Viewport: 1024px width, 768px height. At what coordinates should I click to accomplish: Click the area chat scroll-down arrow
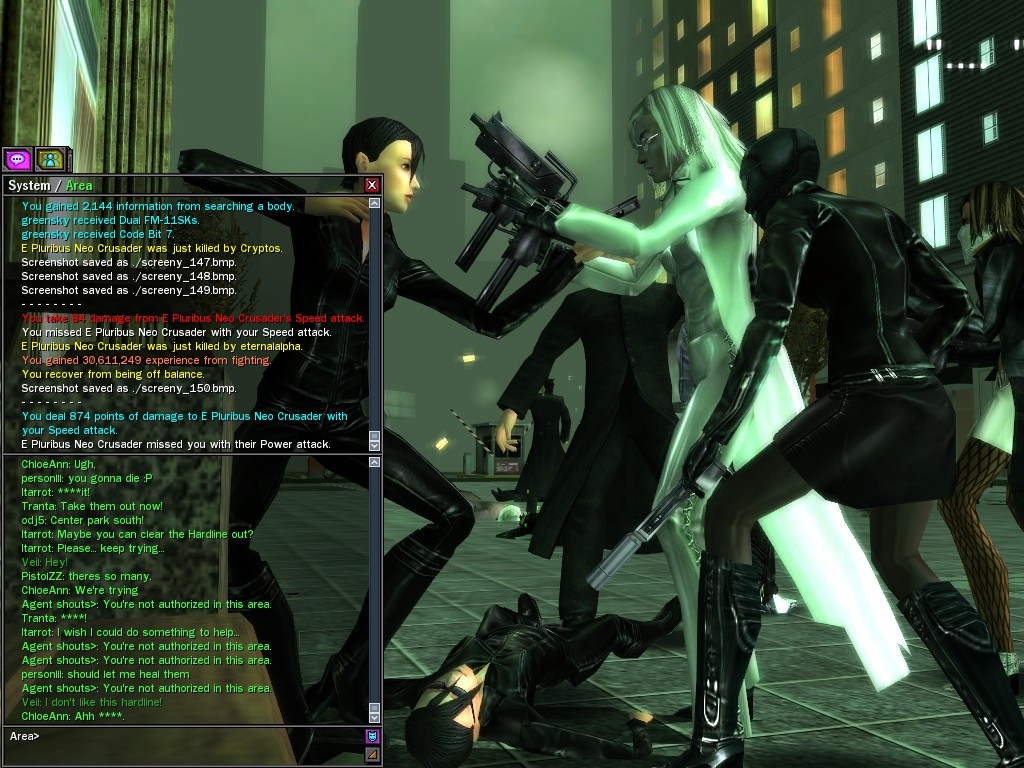click(x=375, y=716)
